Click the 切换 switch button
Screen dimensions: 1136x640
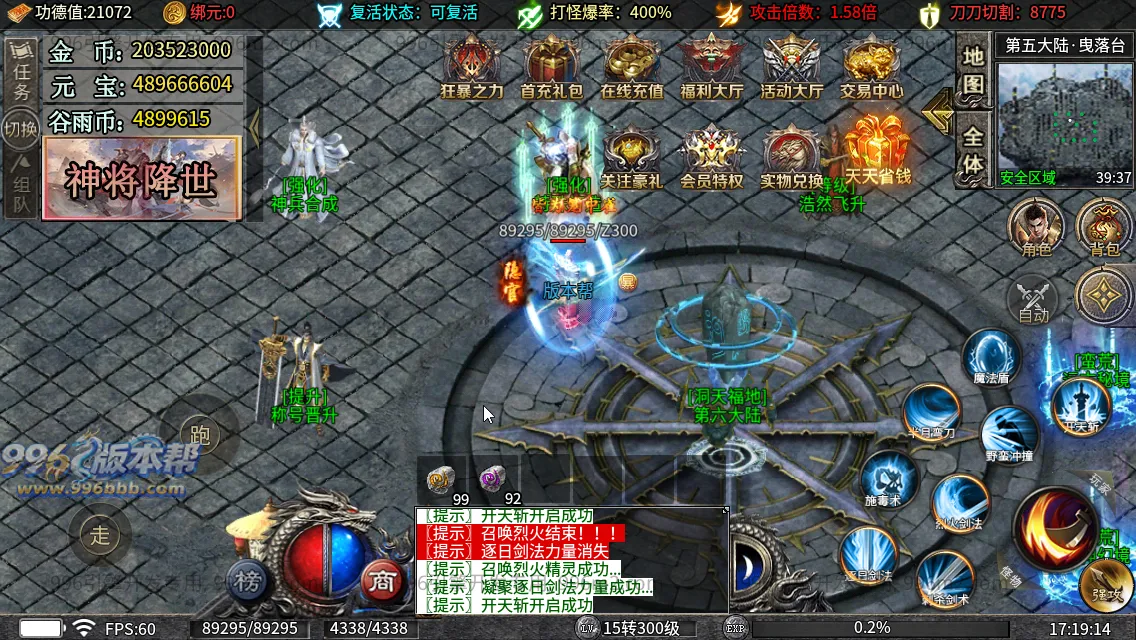pyautogui.click(x=21, y=130)
